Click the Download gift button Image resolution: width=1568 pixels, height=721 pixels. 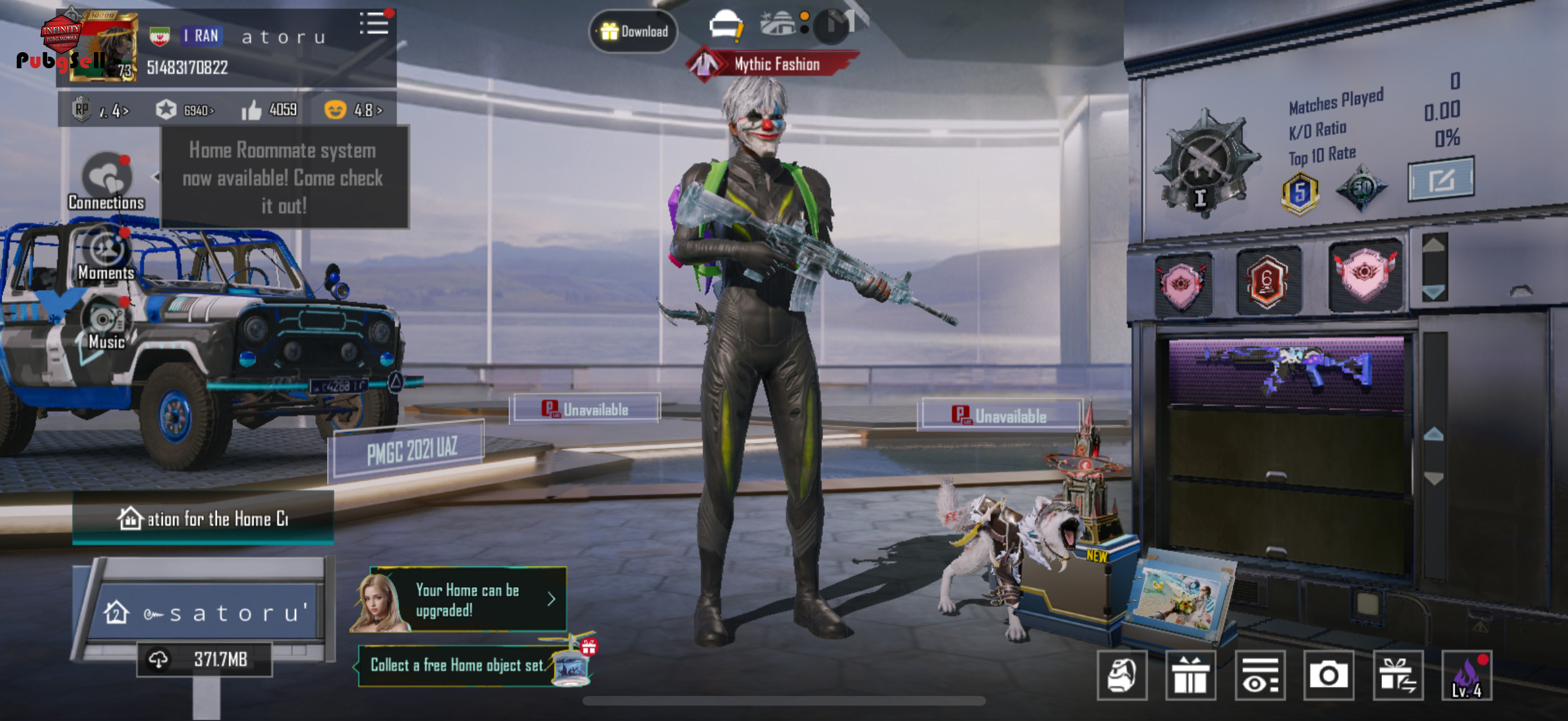(633, 31)
